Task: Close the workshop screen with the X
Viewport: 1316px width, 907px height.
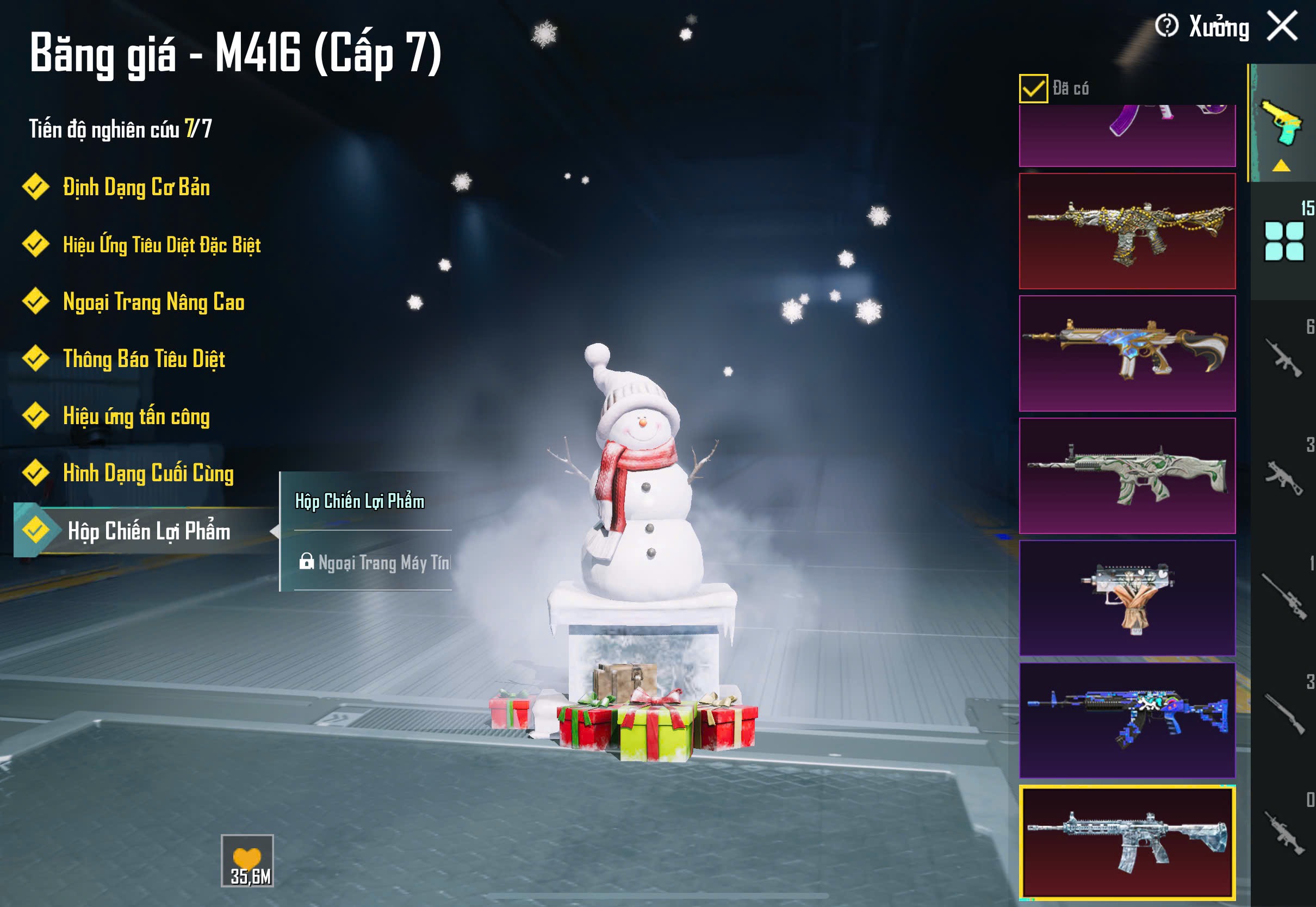Action: click(x=1282, y=26)
